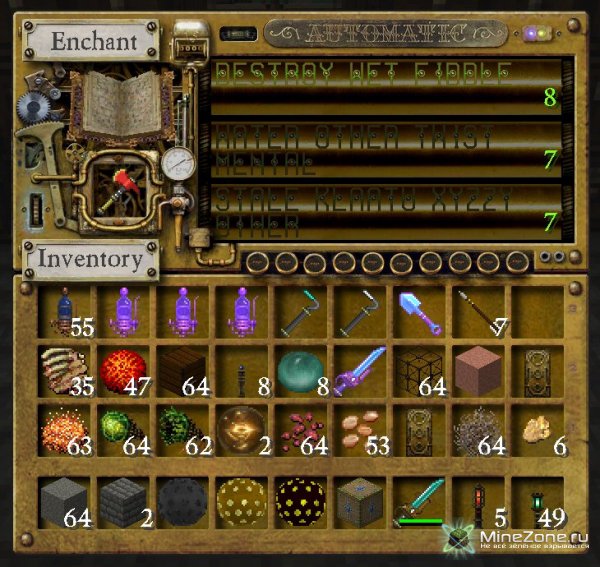The image size is (600, 567).
Task: Select the 64 smooth stone blocks in hotbar
Action: pyautogui.click(x=65, y=500)
